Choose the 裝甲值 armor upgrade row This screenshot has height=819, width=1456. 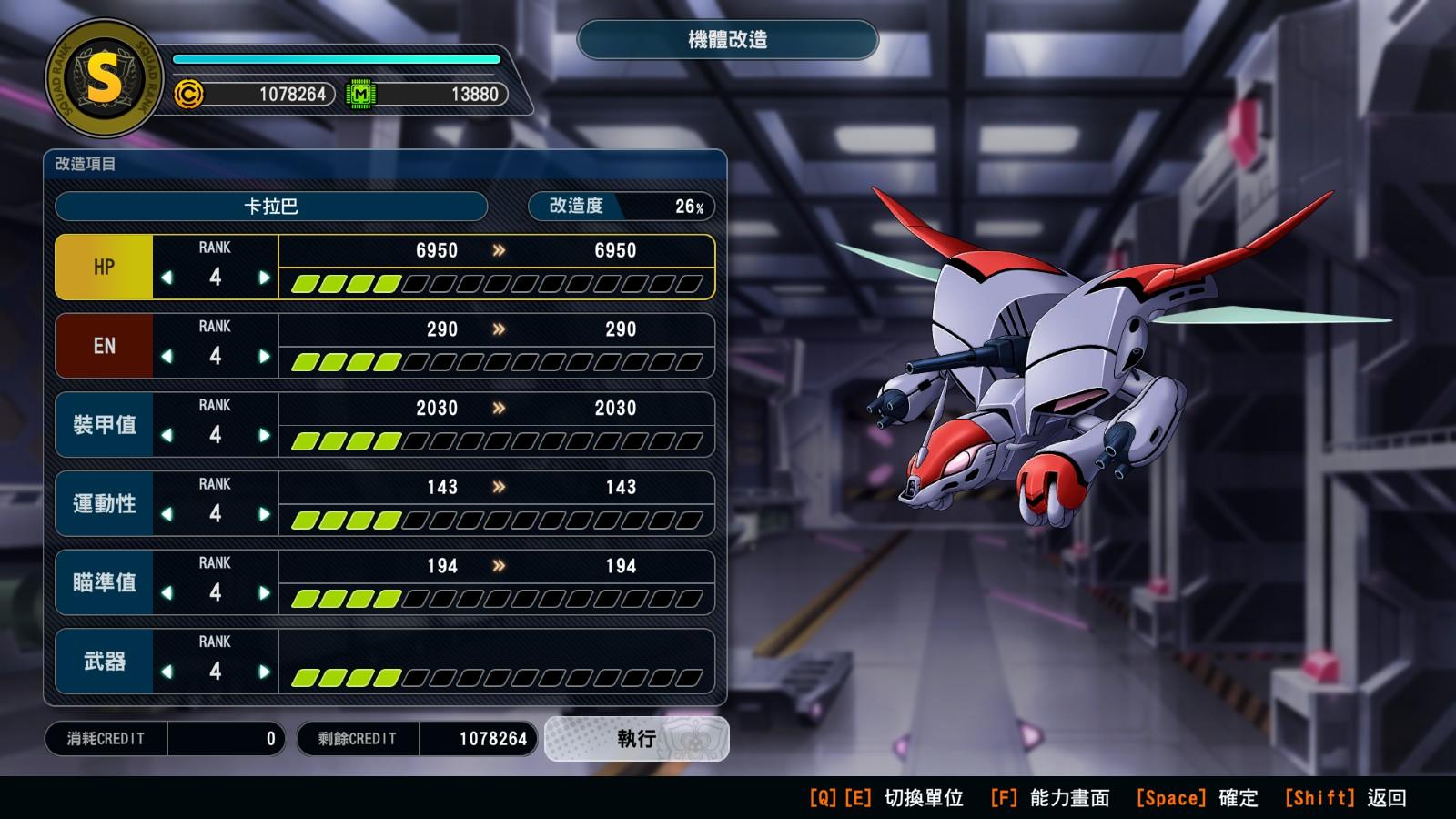point(104,425)
